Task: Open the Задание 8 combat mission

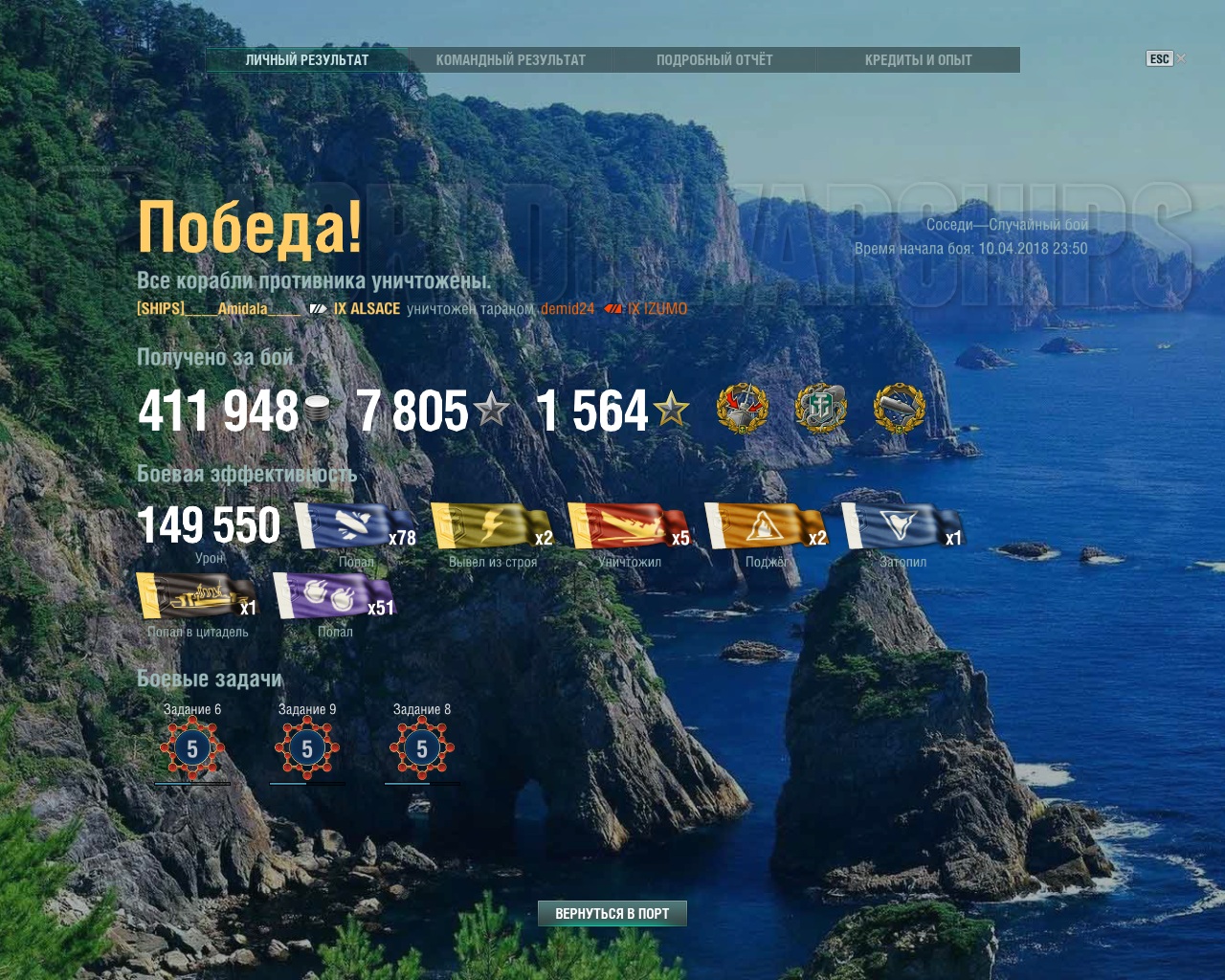Action: point(422,747)
